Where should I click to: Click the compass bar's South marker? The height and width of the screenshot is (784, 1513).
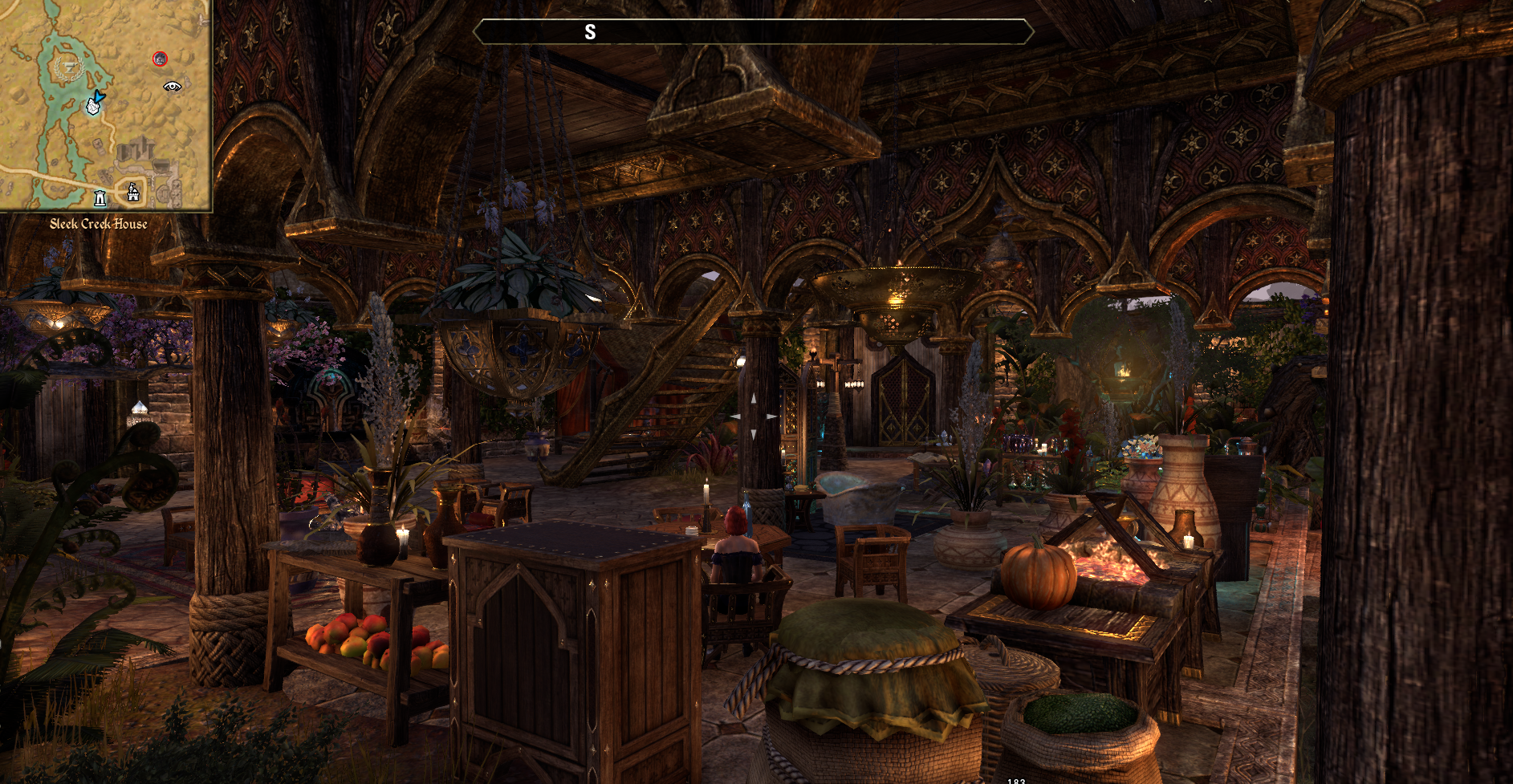[x=590, y=32]
